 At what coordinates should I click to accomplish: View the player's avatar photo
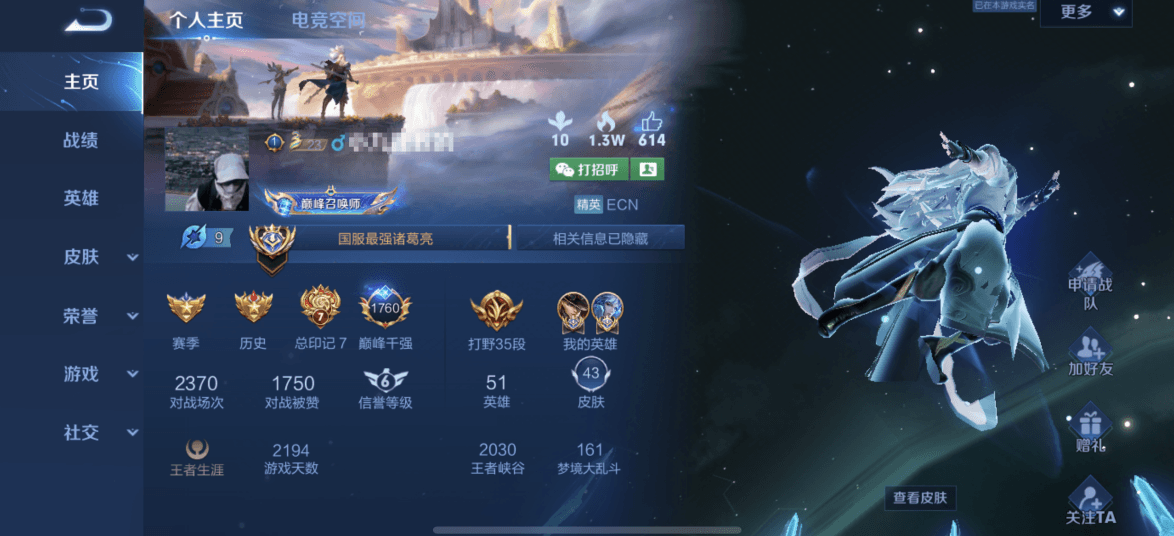coord(206,169)
